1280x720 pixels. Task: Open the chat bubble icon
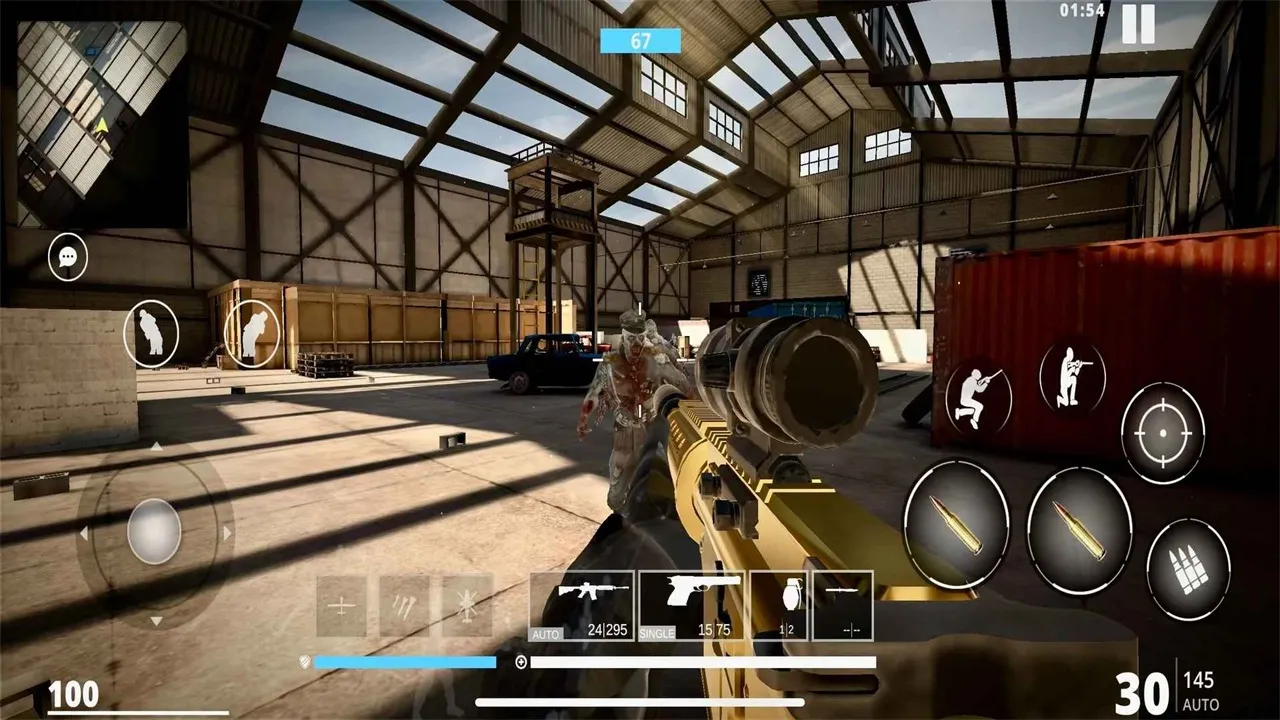click(65, 257)
